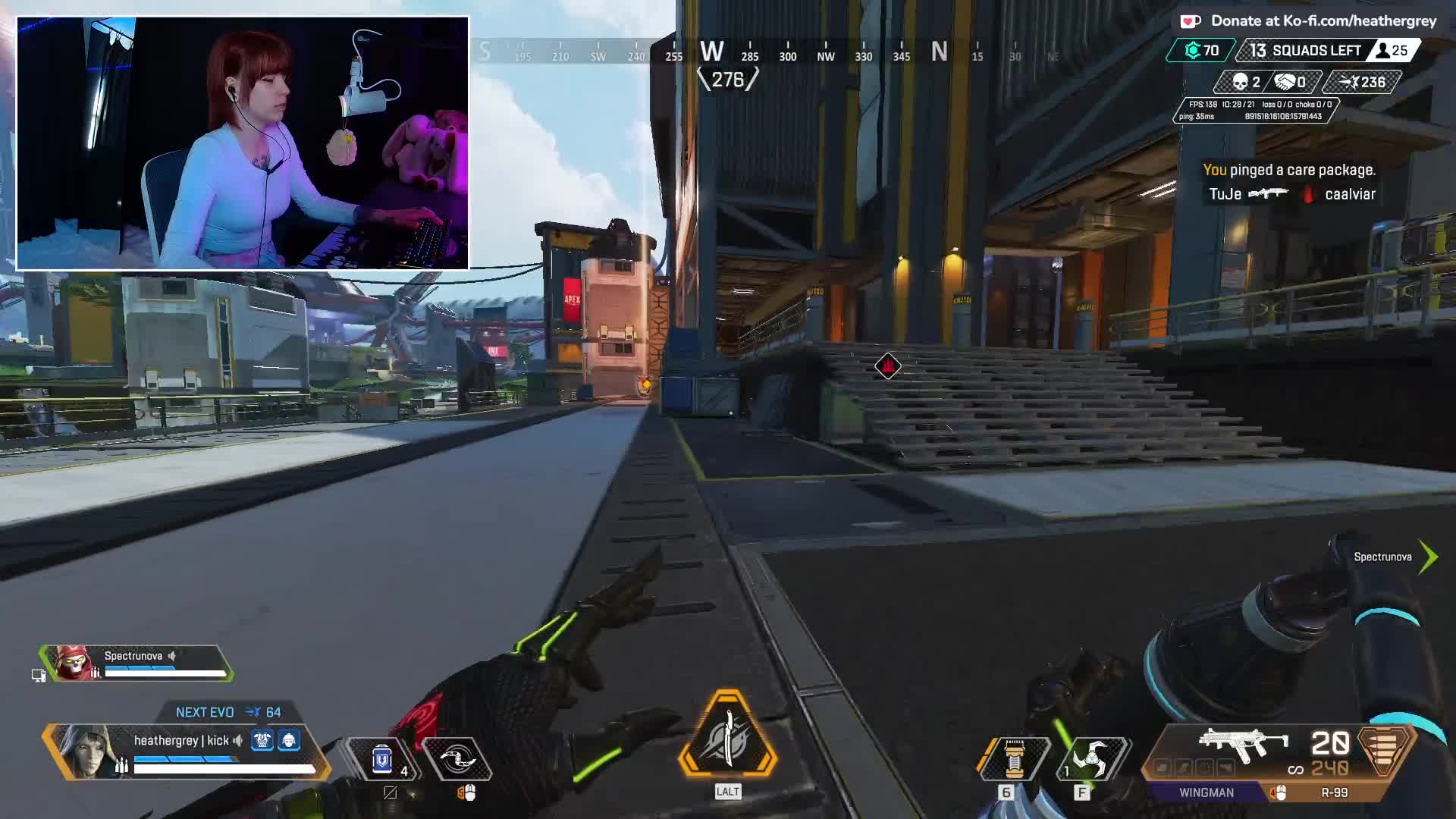The height and width of the screenshot is (819, 1456).
Task: Select the Wingman weapon tab
Action: click(x=1206, y=792)
